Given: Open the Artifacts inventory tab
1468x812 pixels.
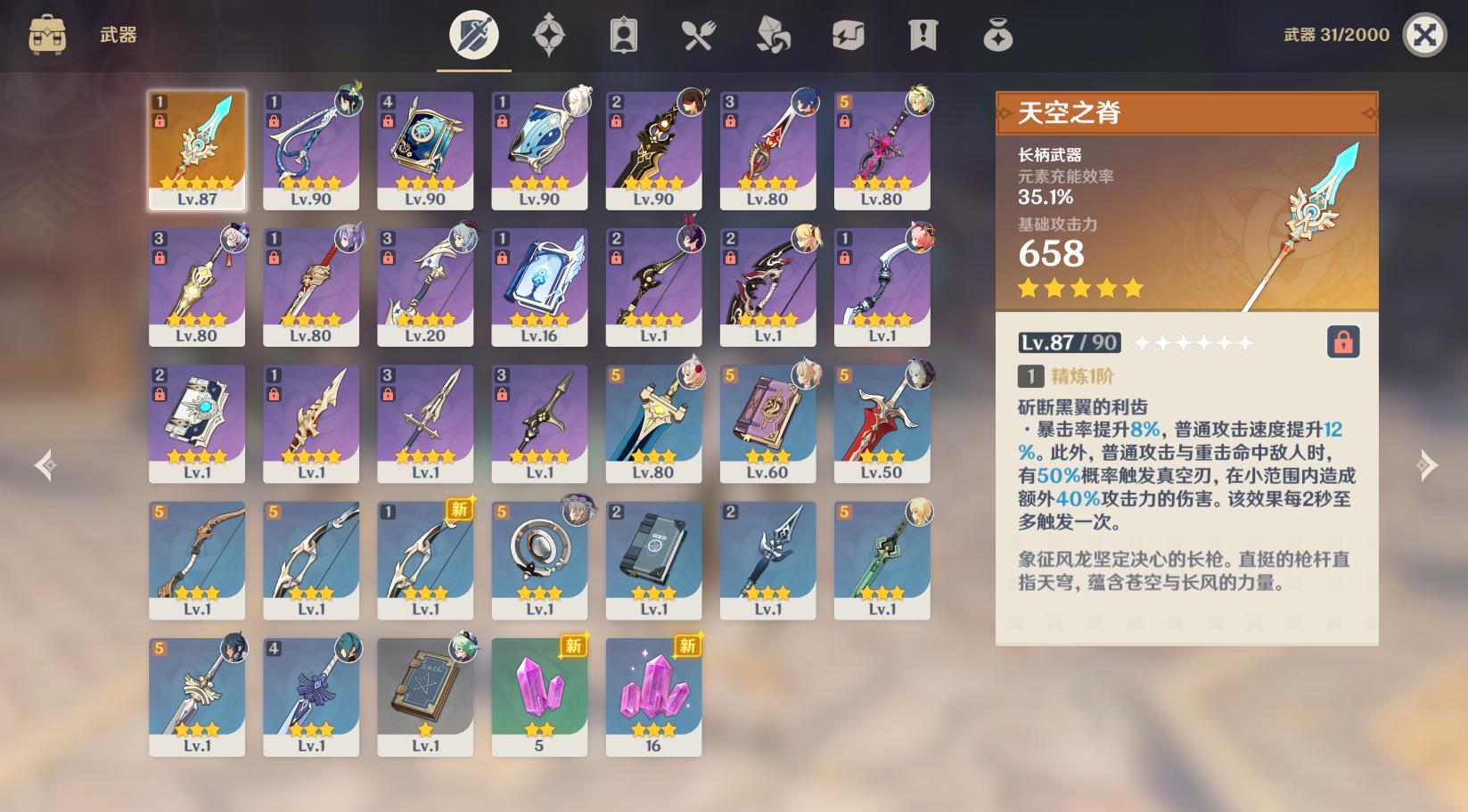Looking at the screenshot, I should (550, 34).
